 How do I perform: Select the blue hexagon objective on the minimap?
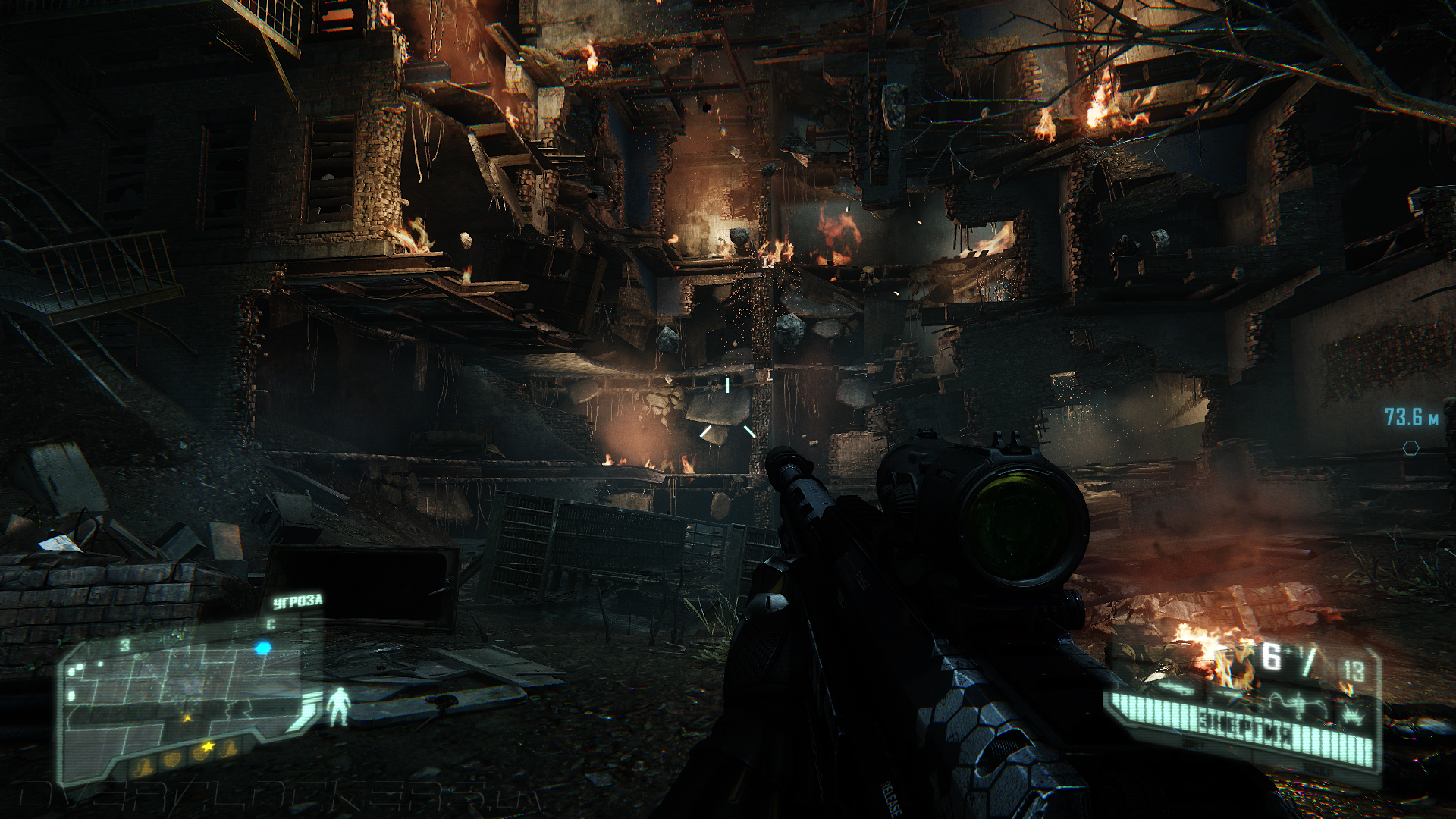263,648
